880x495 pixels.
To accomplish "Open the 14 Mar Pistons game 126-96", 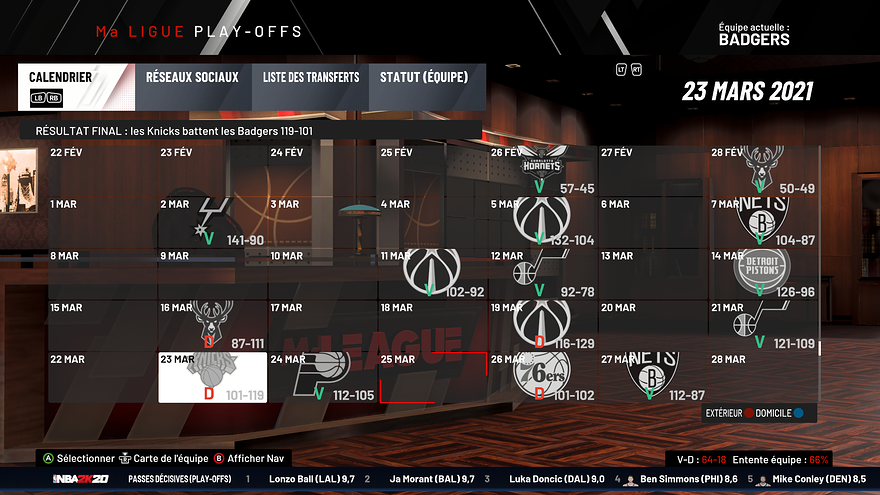I will 763,273.
